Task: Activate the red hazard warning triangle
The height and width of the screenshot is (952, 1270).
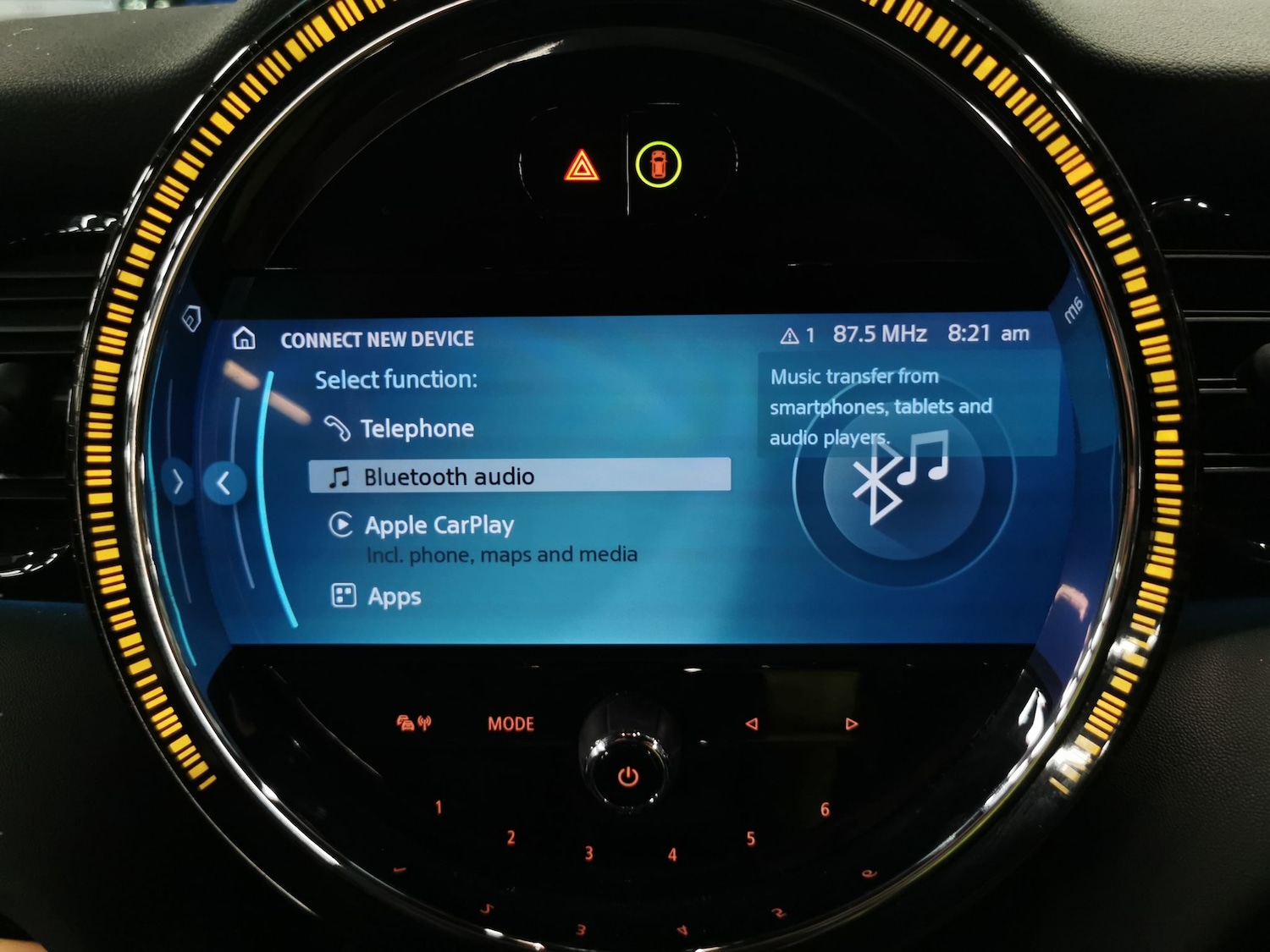Action: [582, 166]
